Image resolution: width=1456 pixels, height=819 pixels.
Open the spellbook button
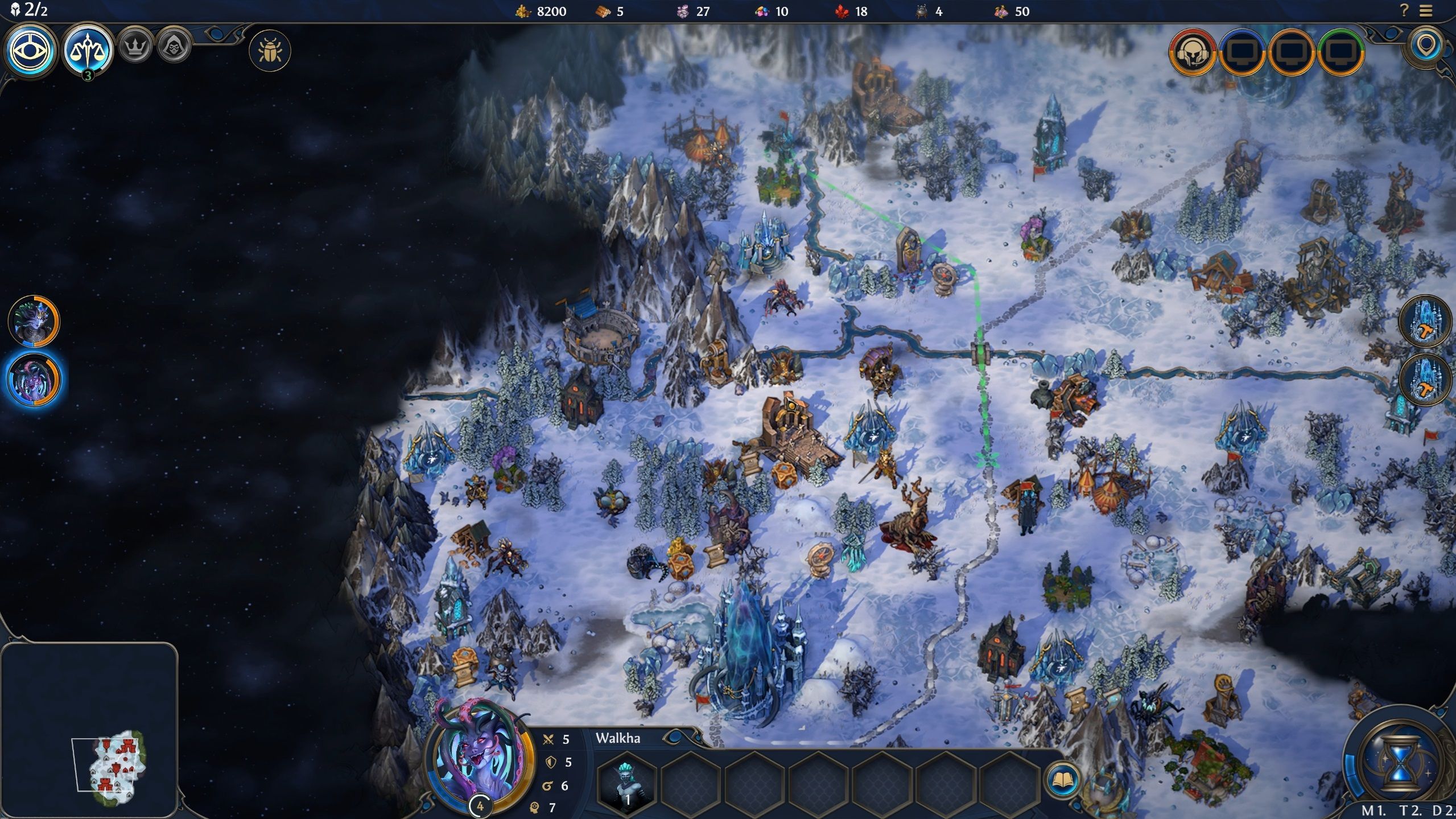[x=1062, y=780]
